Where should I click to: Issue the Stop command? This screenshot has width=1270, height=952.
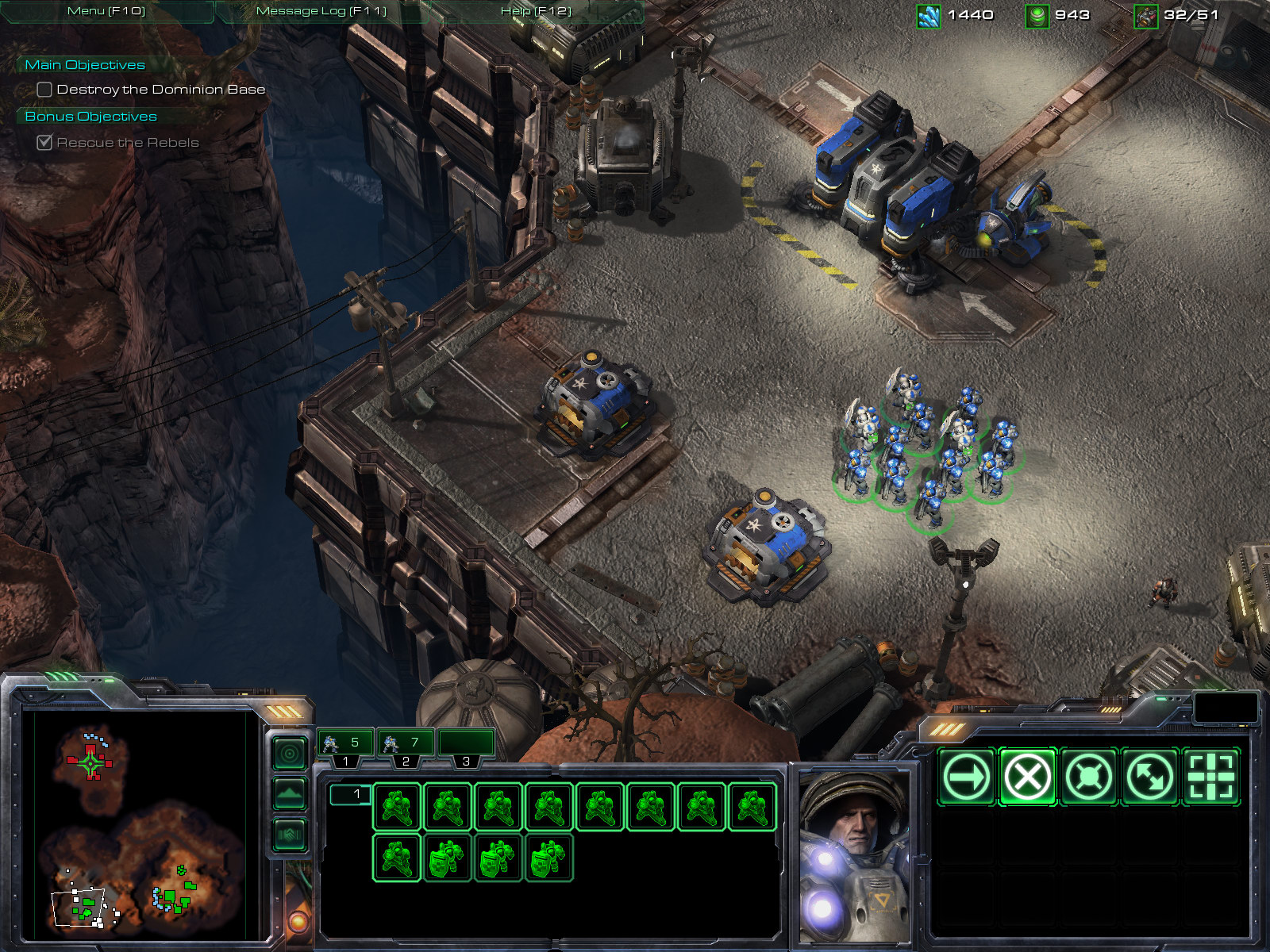1027,777
